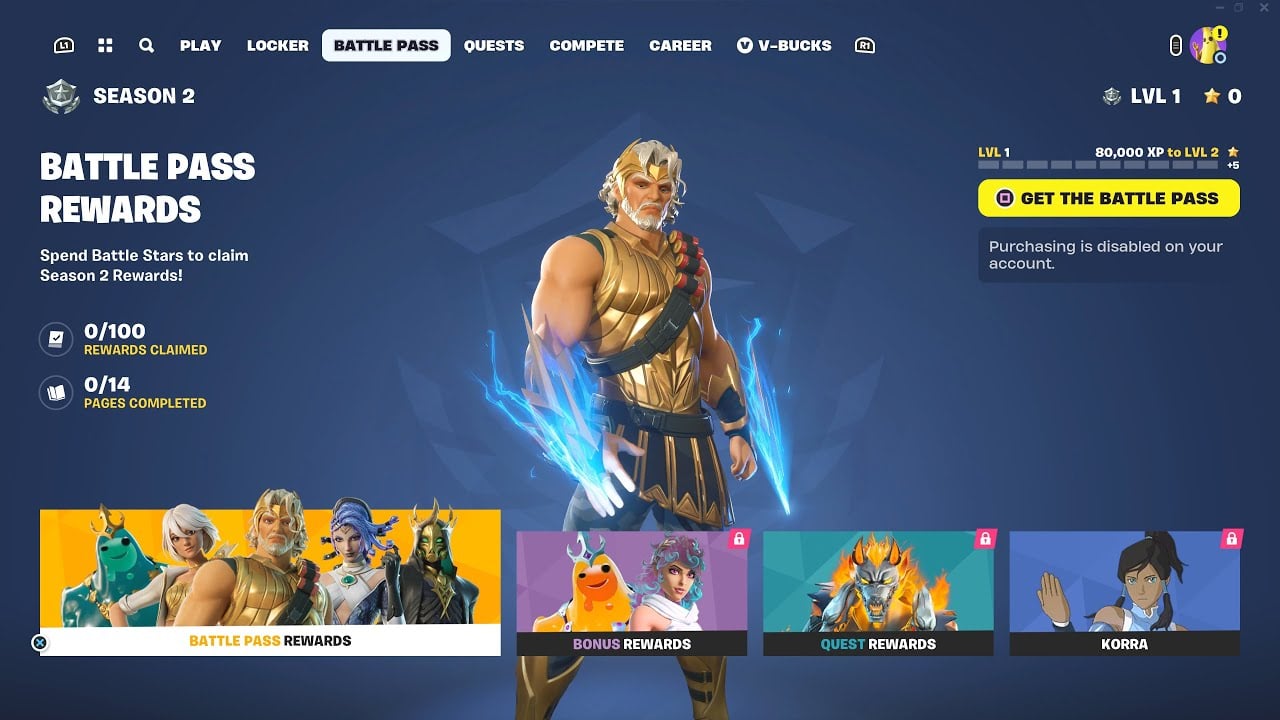Click the apps grid icon in the navbar

105,45
